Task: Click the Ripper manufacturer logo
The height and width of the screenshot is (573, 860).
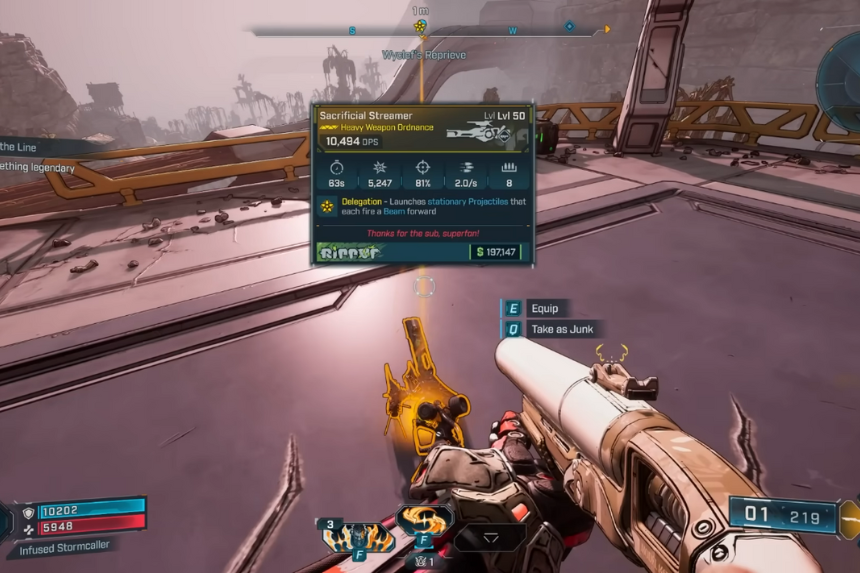Action: point(350,252)
